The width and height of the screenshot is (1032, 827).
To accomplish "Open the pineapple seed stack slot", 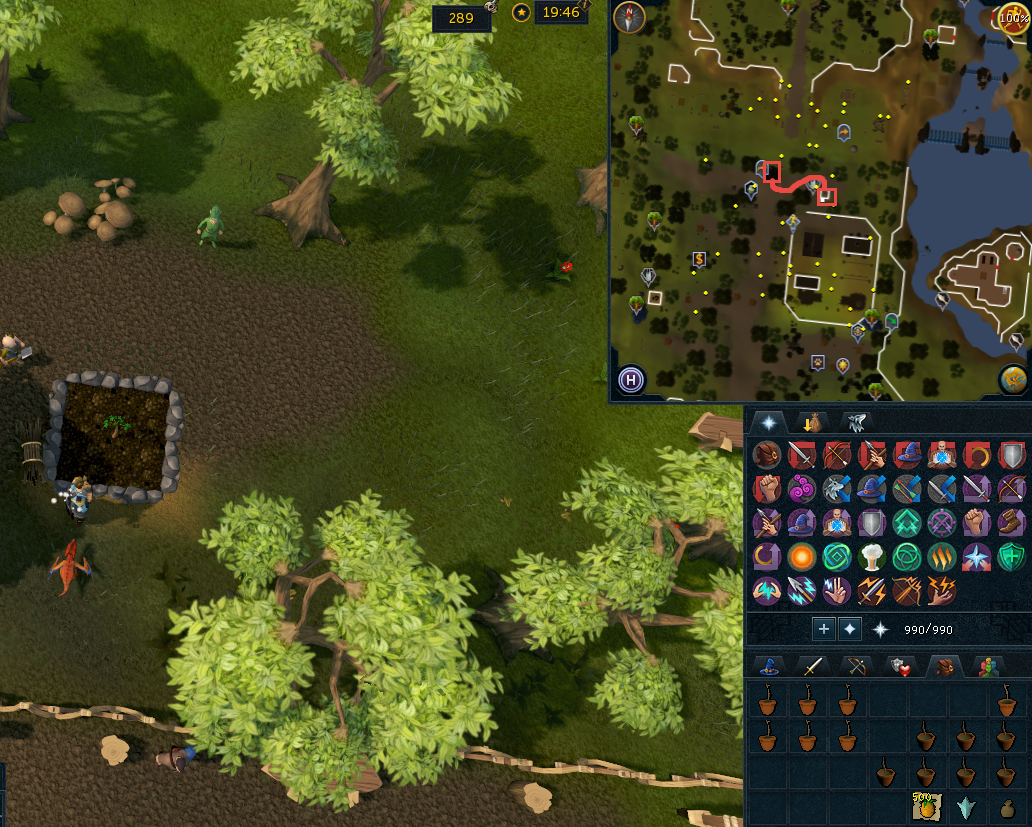I will coord(925,806).
